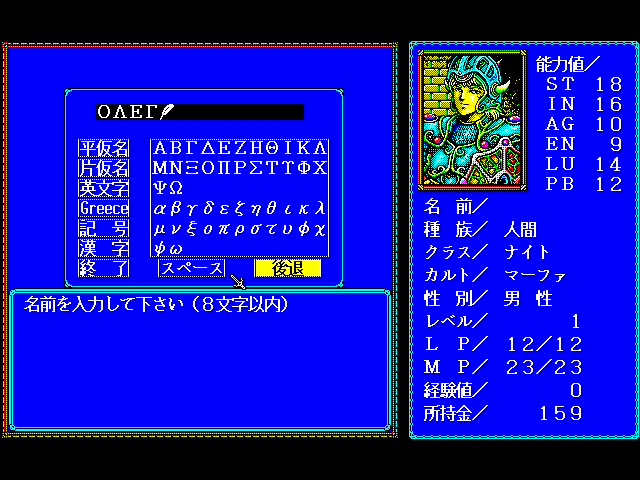Choose uppercase Ψ from the letter grid
The width and height of the screenshot is (640, 480).
[159, 188]
